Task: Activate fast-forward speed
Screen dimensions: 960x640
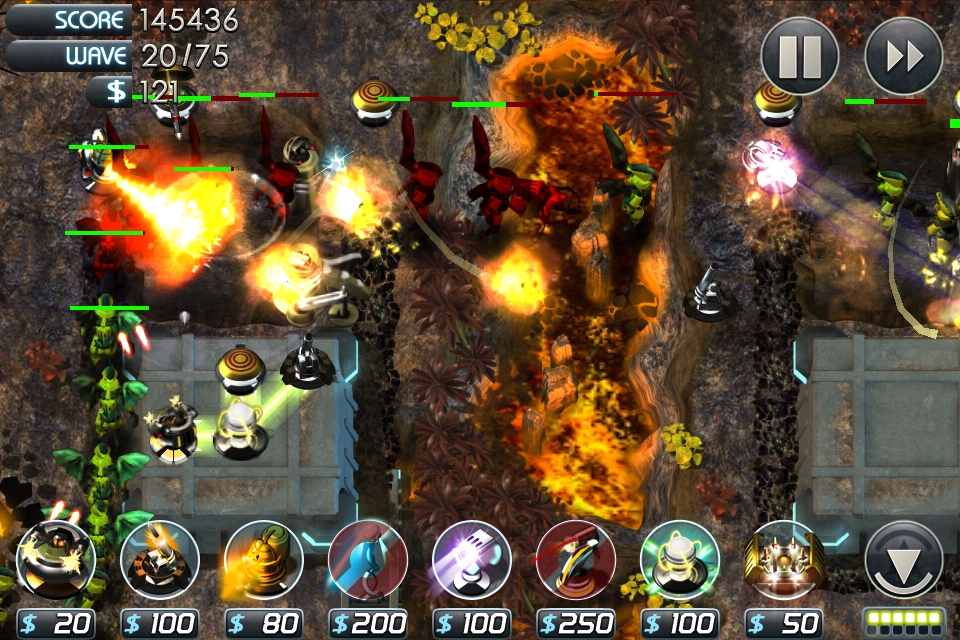Action: 903,57
